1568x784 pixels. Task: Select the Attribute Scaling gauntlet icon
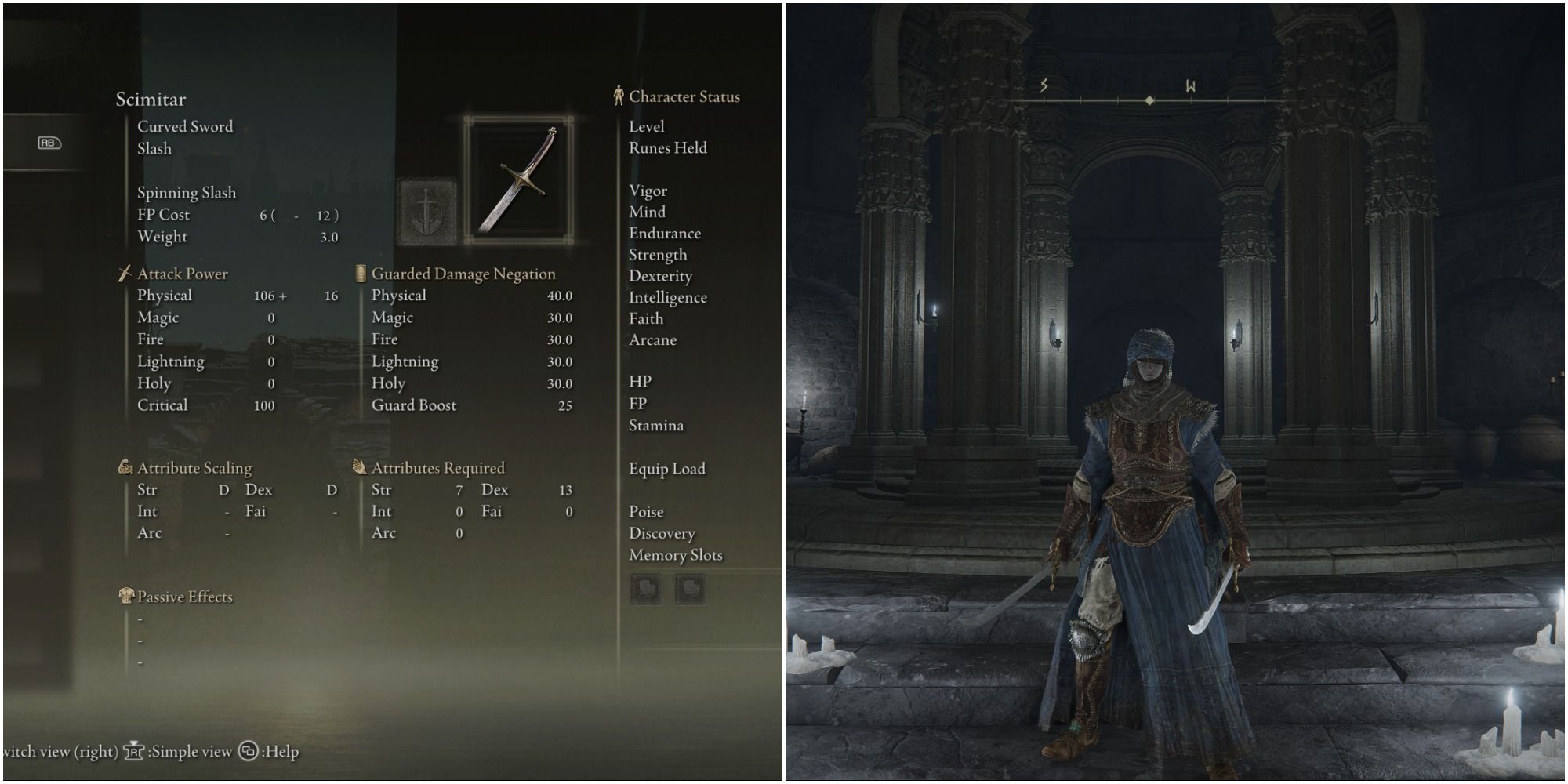125,466
